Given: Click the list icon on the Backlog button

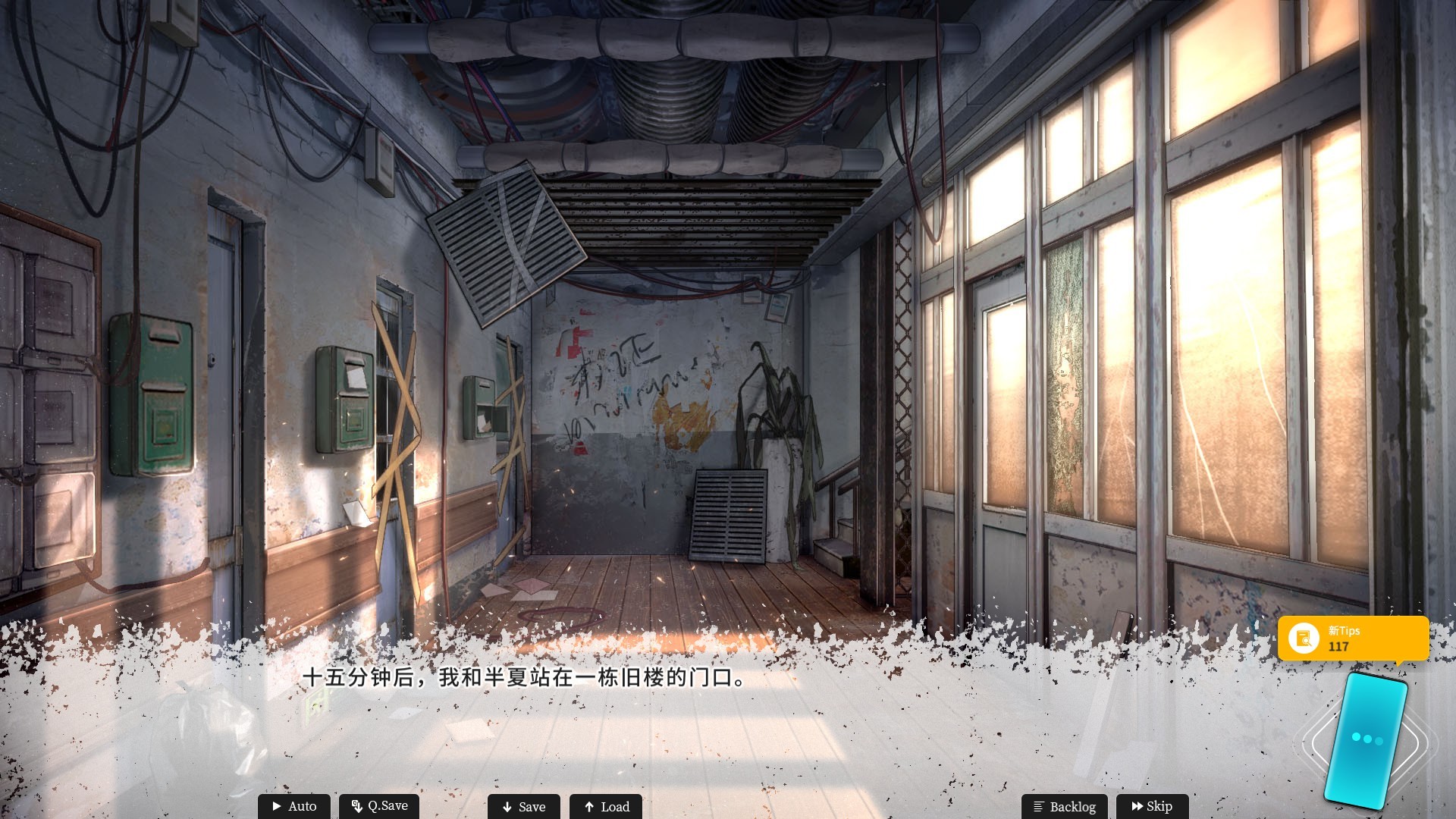Looking at the screenshot, I should 1037,806.
